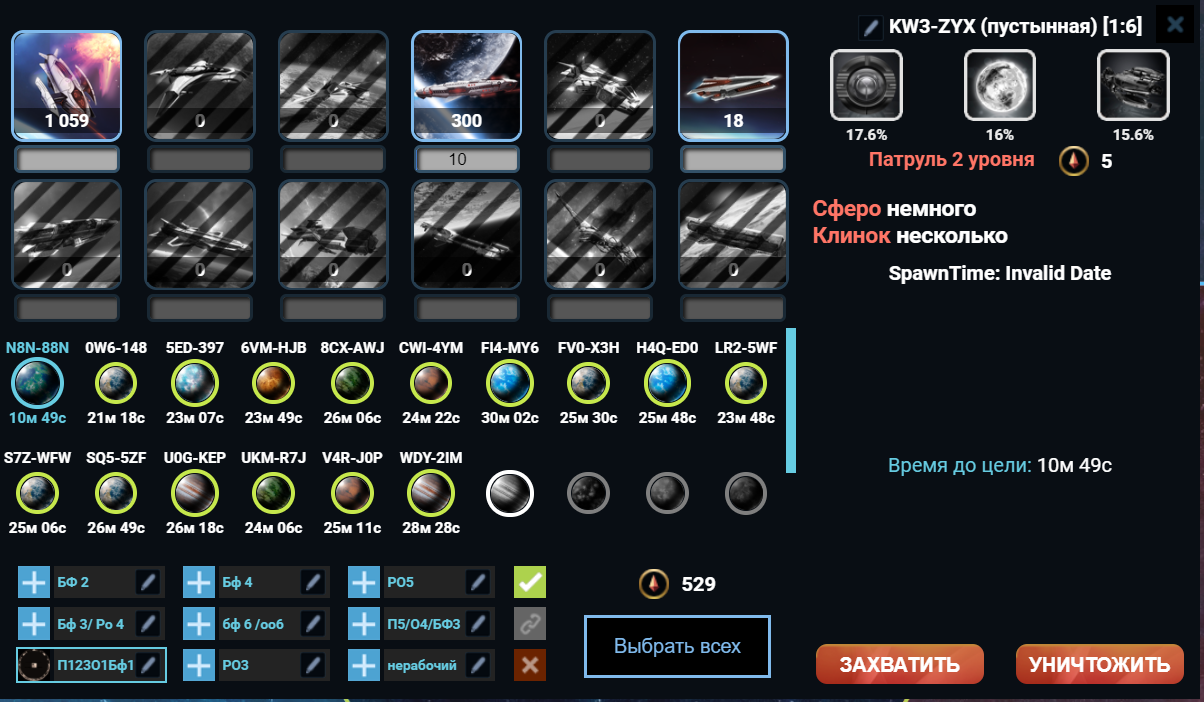This screenshot has width=1204, height=702.
Task: Add the РО5 fleet preset
Action: [x=364, y=582]
